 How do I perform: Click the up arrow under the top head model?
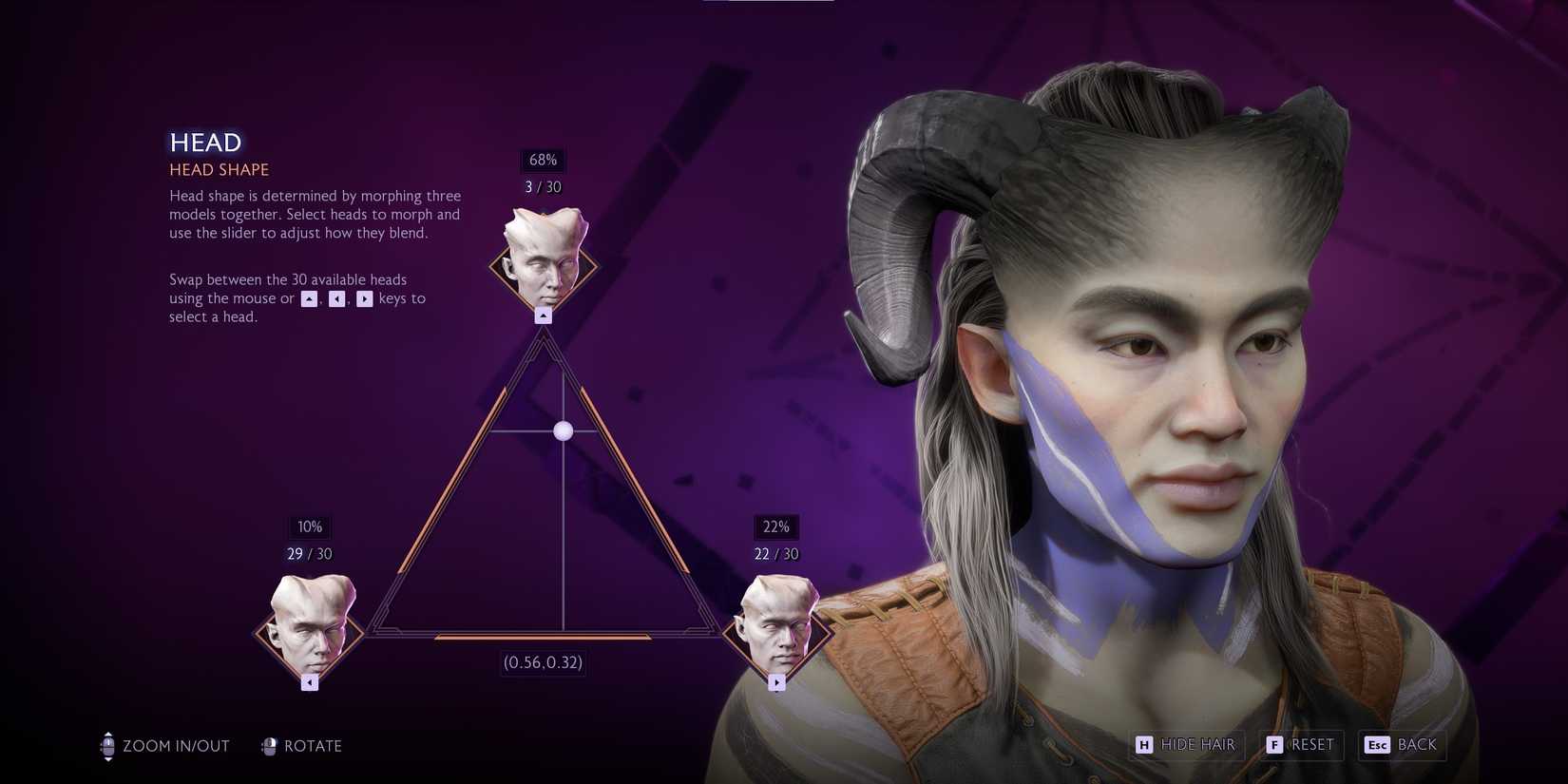point(543,315)
